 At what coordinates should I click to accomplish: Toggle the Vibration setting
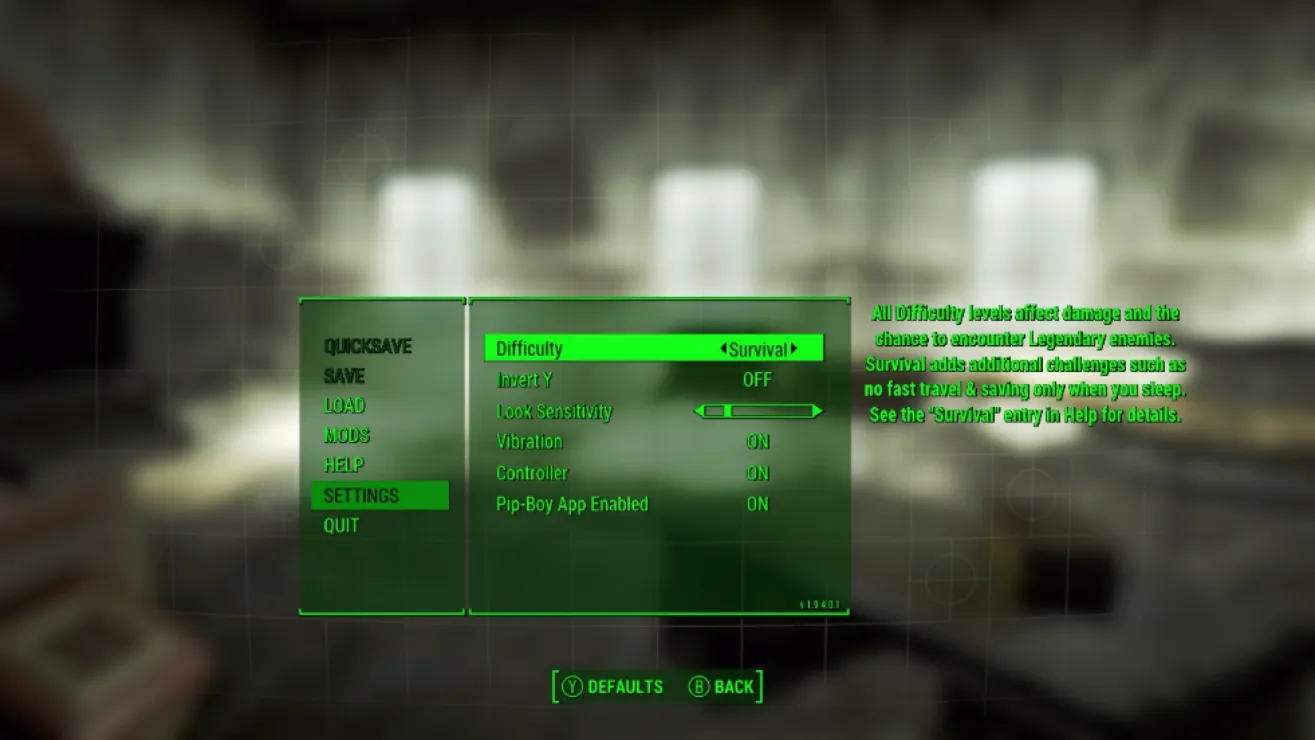point(757,442)
